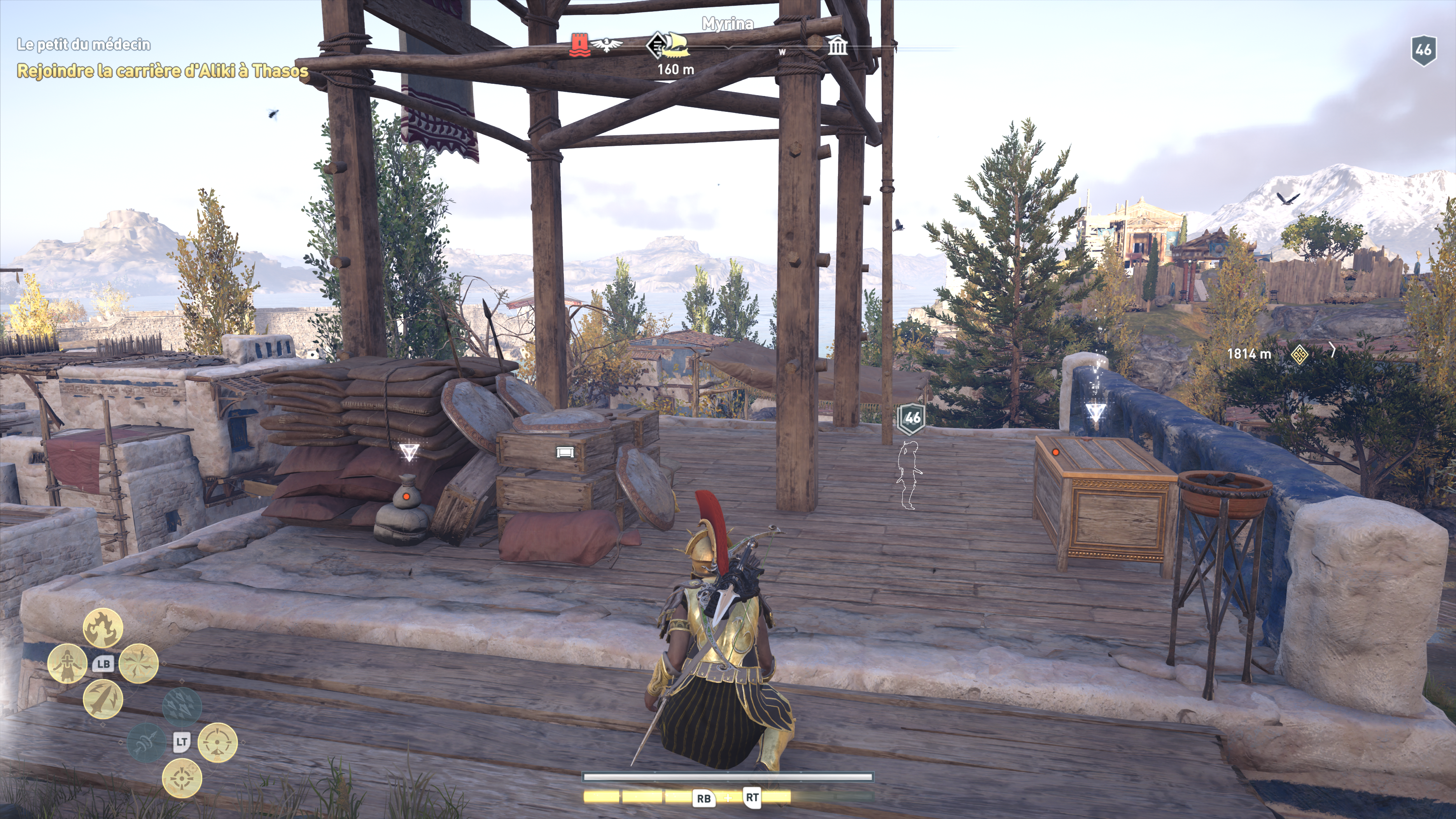
Task: Click the red fort marker on the compass
Action: click(579, 45)
